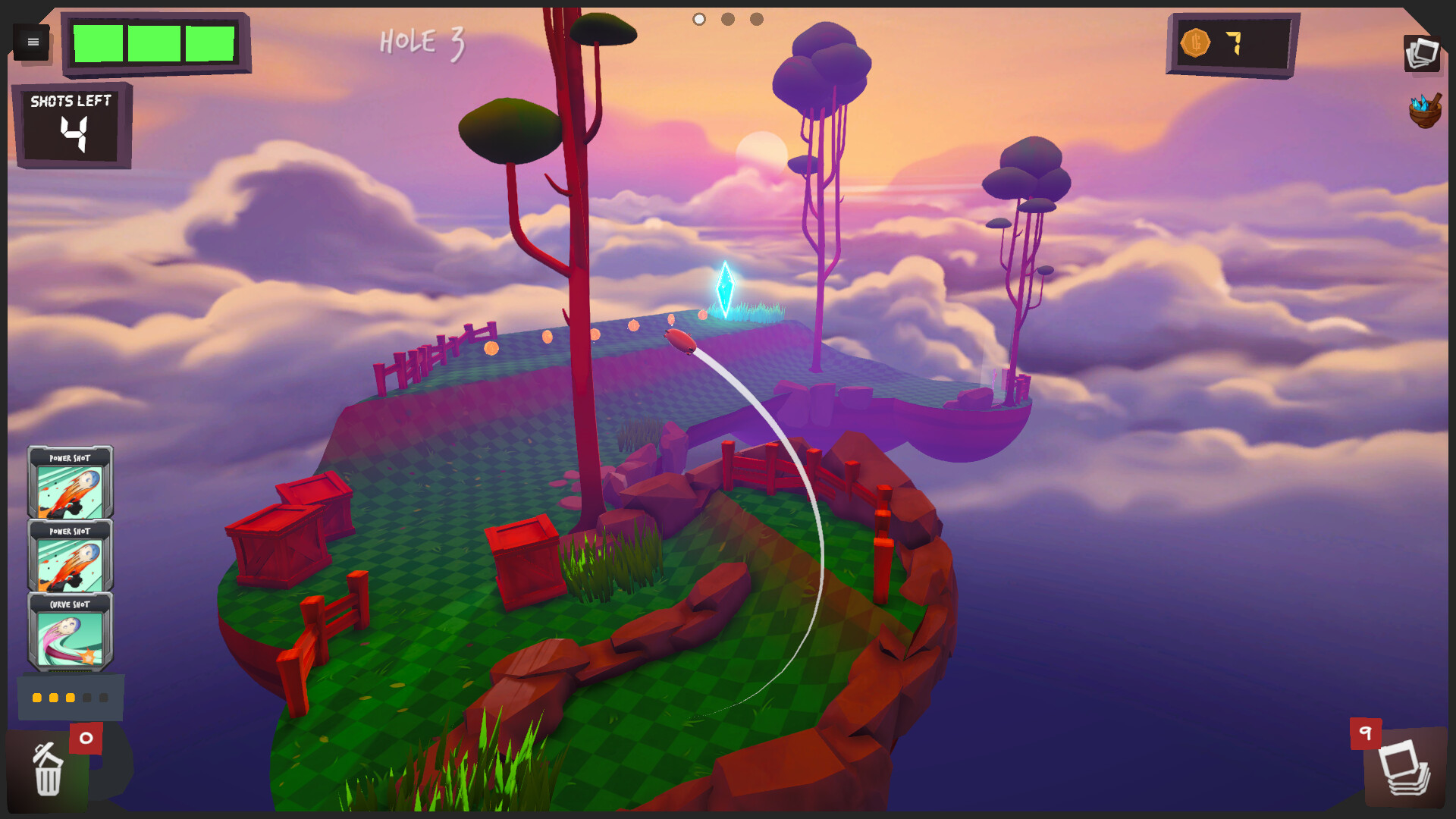Click the red 0 badge on discard pile
Image resolution: width=1456 pixels, height=819 pixels.
click(86, 736)
